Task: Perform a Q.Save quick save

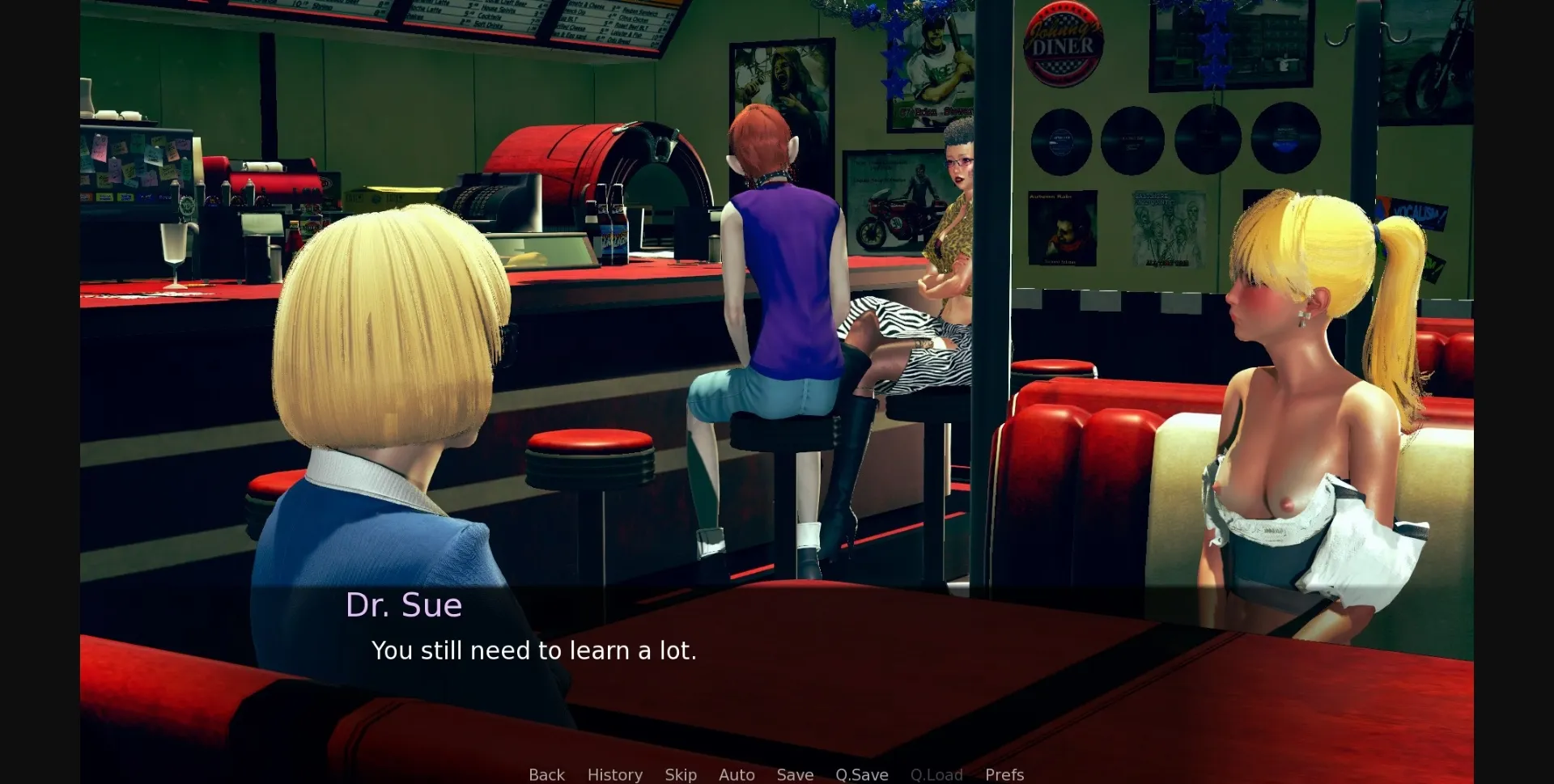Action: (861, 774)
